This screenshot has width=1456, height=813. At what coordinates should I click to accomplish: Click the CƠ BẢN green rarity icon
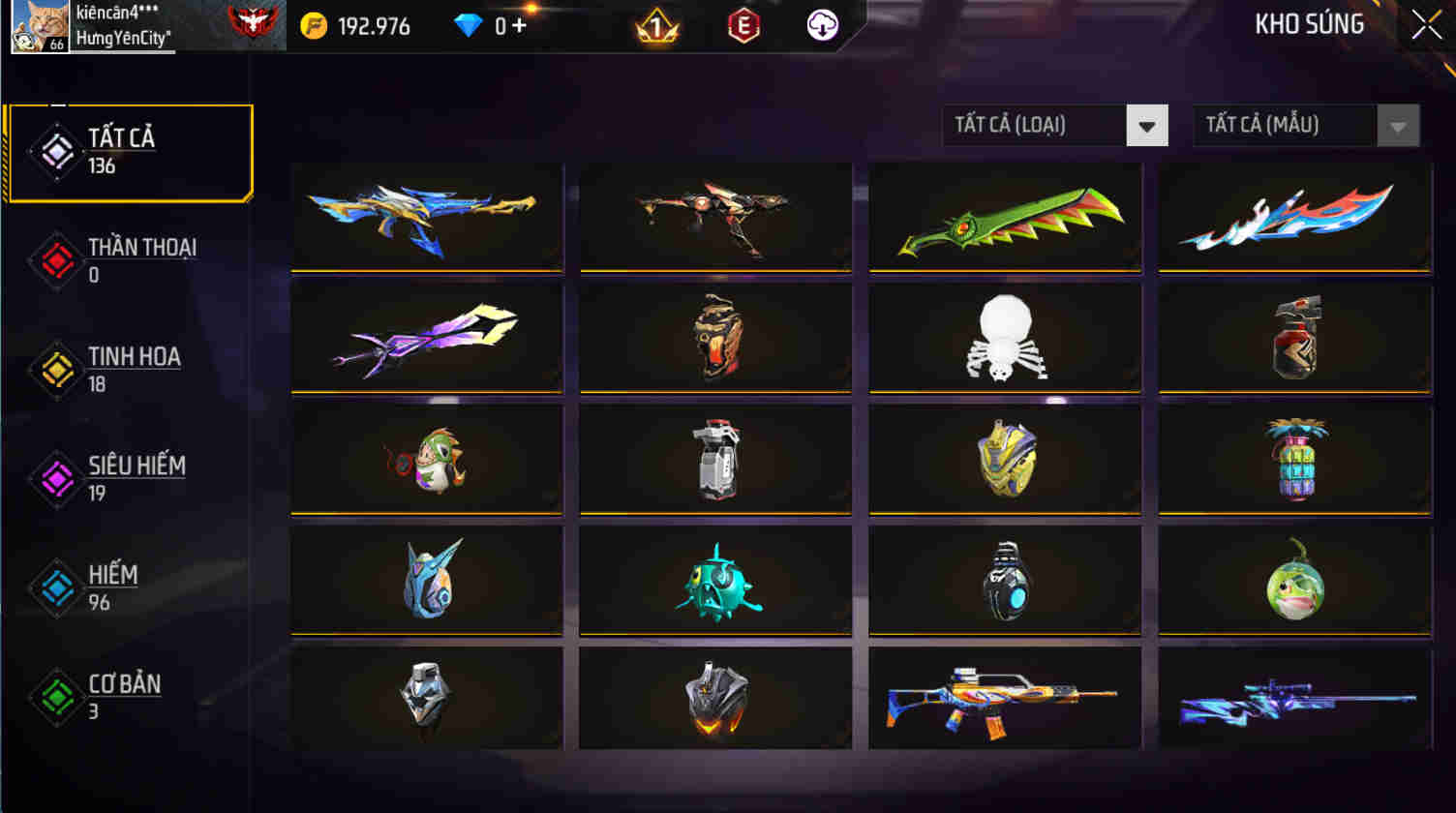pyautogui.click(x=56, y=696)
